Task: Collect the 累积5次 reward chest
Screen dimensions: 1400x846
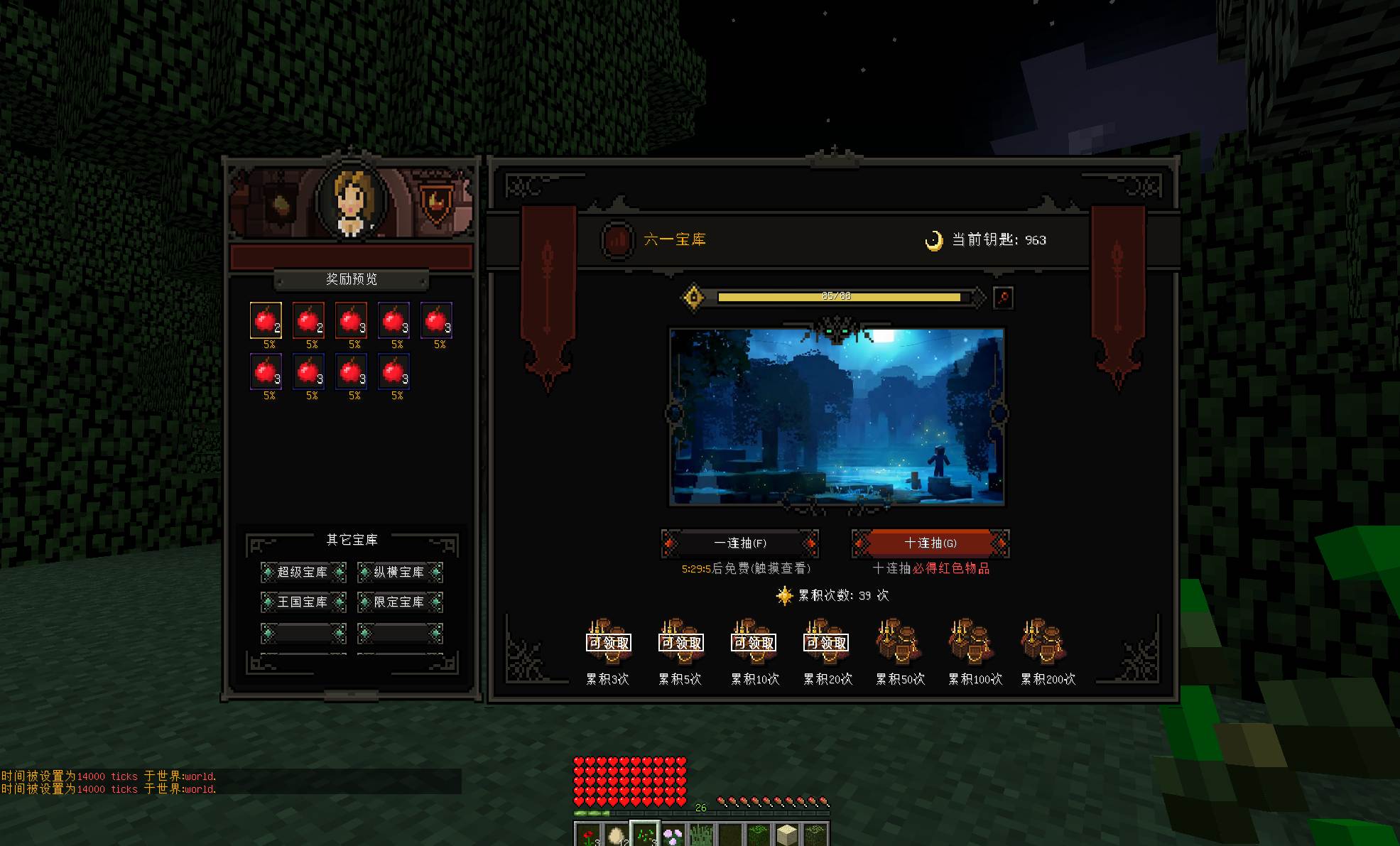Action: [x=681, y=641]
